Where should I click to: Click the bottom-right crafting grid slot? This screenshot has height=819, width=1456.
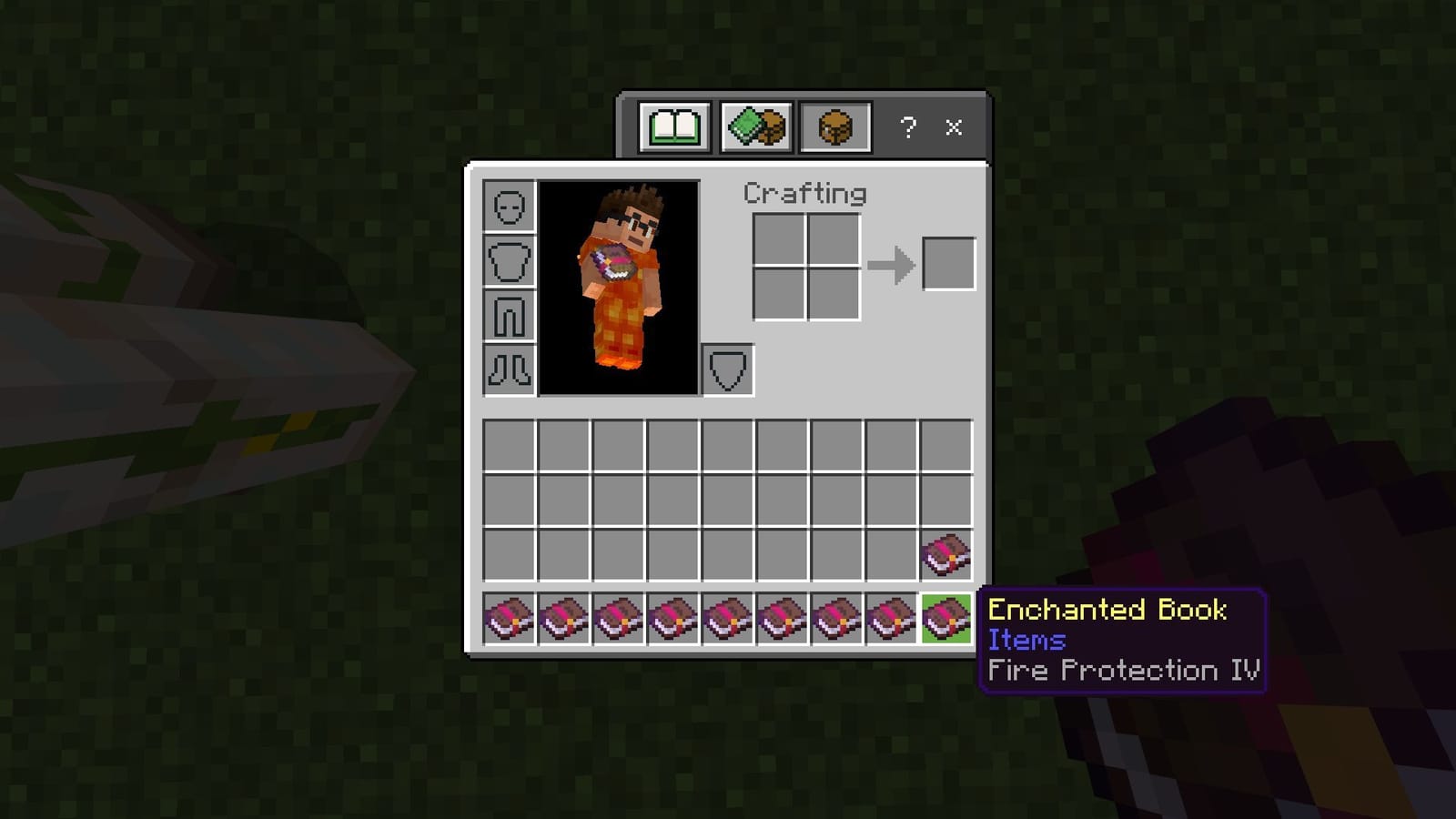point(833,293)
